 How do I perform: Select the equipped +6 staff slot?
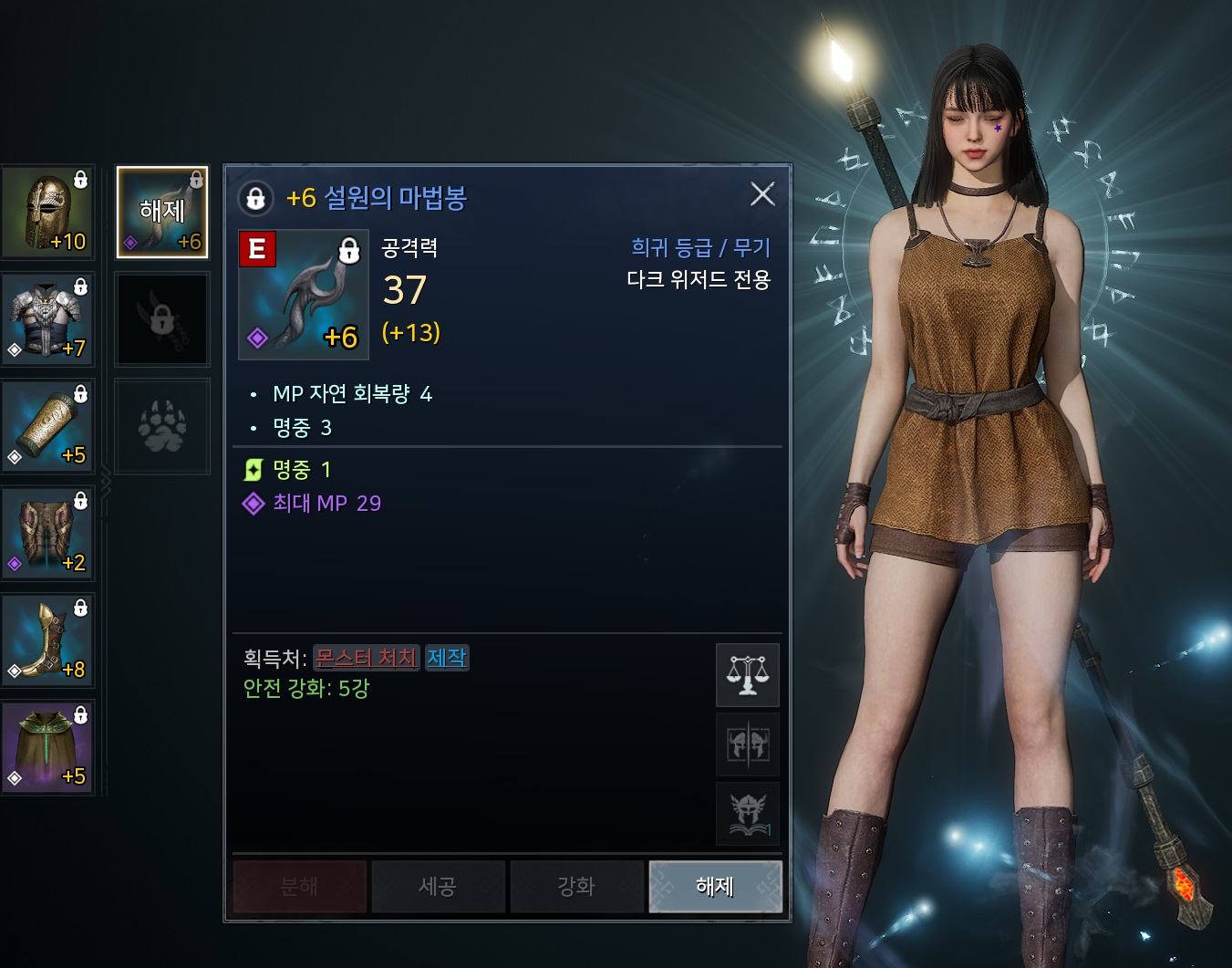162,213
